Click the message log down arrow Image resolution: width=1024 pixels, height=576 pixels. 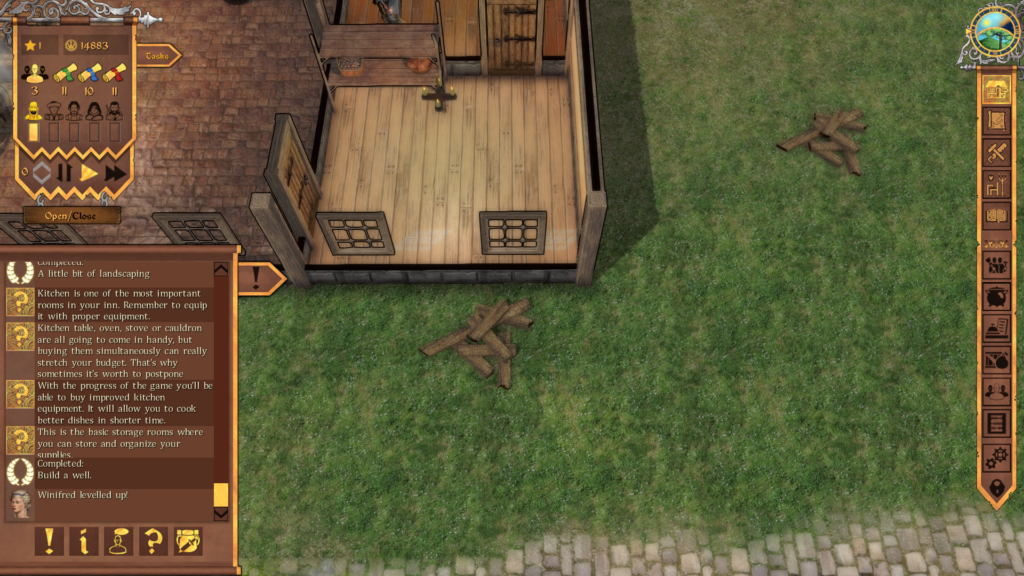pos(221,514)
